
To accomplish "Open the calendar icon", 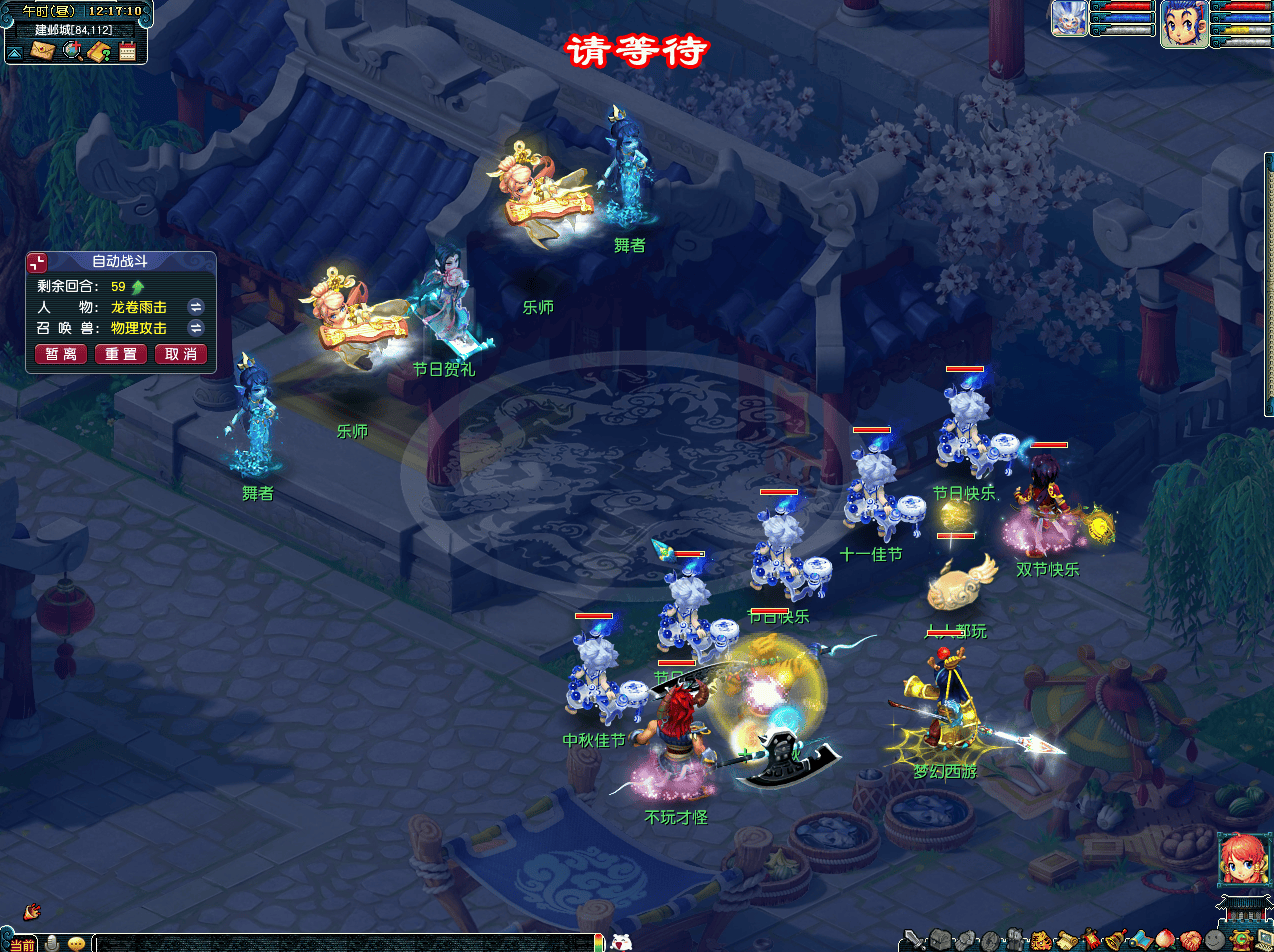I will pyautogui.click(x=127, y=51).
